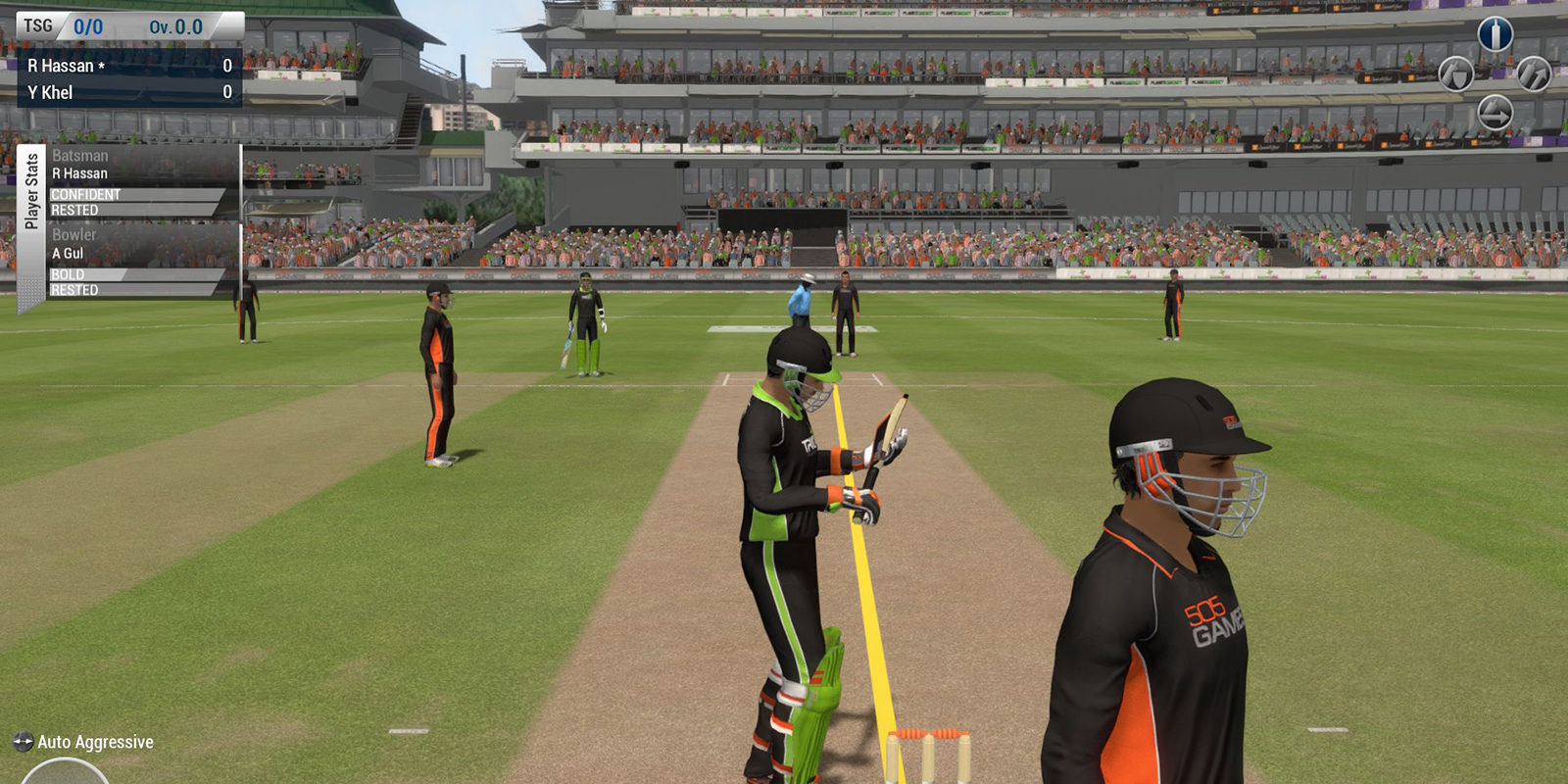Click the bat with sideways arrow icon
1568x784 pixels.
(1494, 113)
